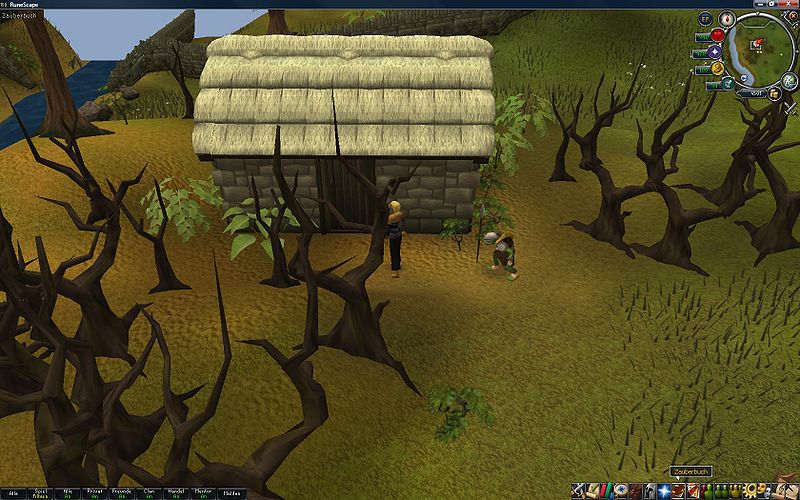
Task: Click the red heart hitpoints orb
Action: pyautogui.click(x=717, y=35)
